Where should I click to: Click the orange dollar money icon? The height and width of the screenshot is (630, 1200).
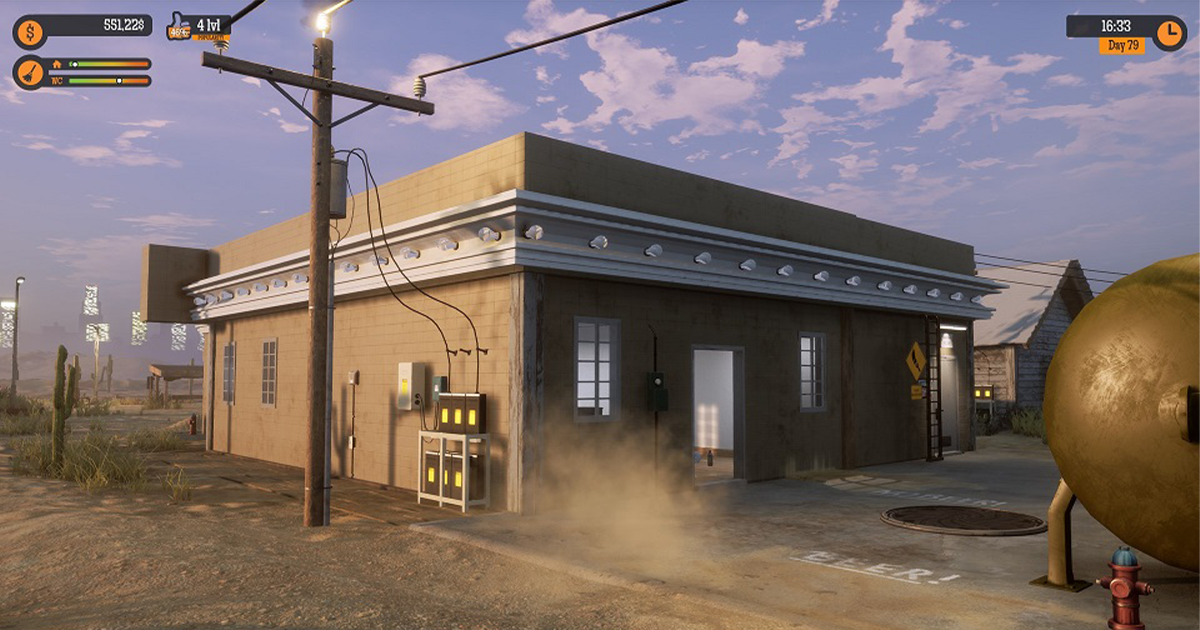[28, 32]
